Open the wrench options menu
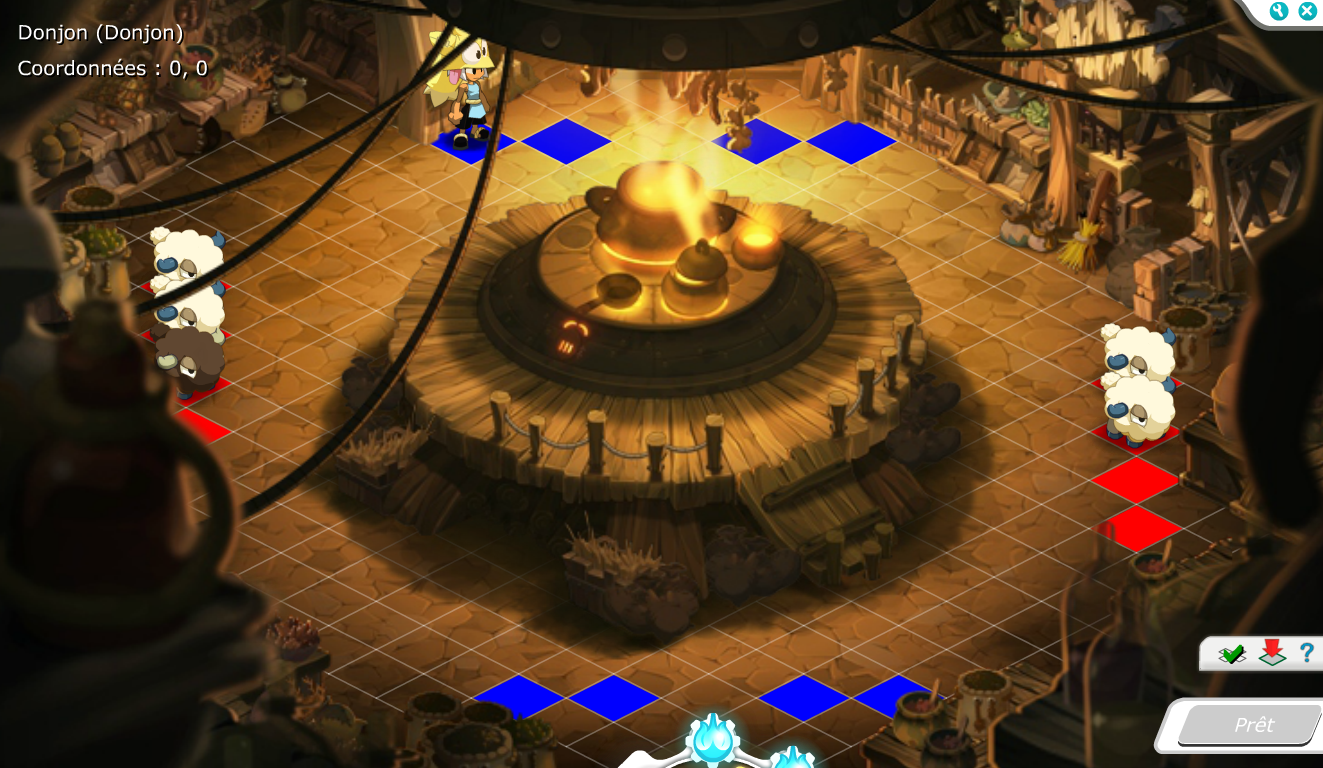 (1279, 11)
